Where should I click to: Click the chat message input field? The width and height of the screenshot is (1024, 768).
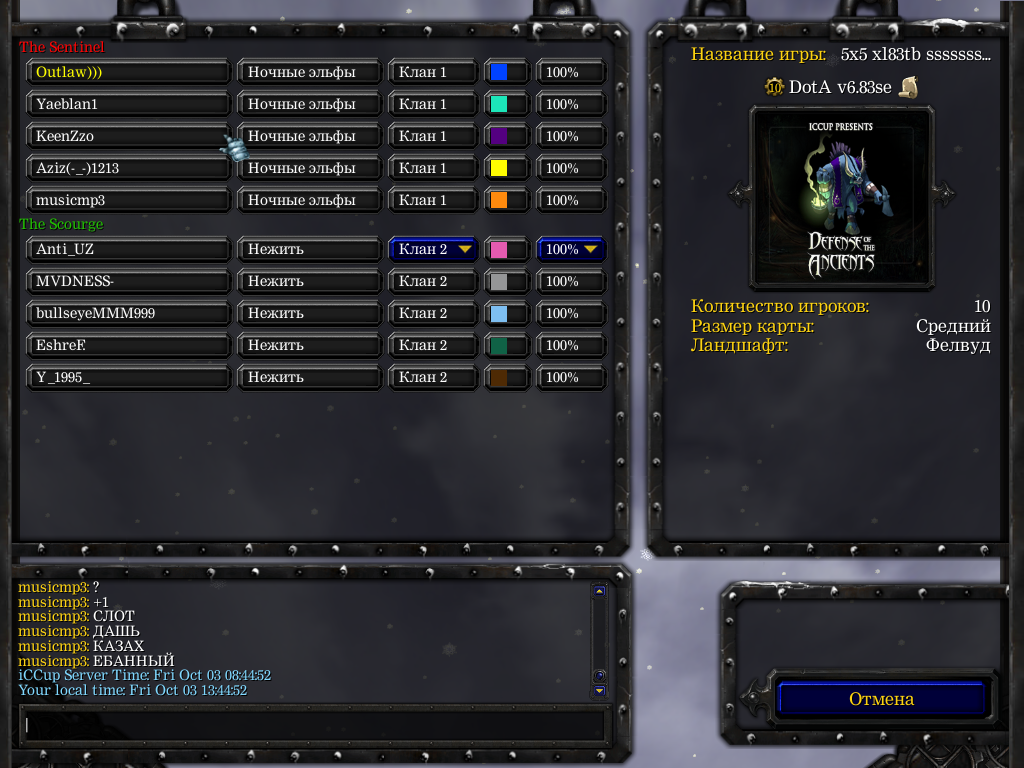click(x=313, y=724)
